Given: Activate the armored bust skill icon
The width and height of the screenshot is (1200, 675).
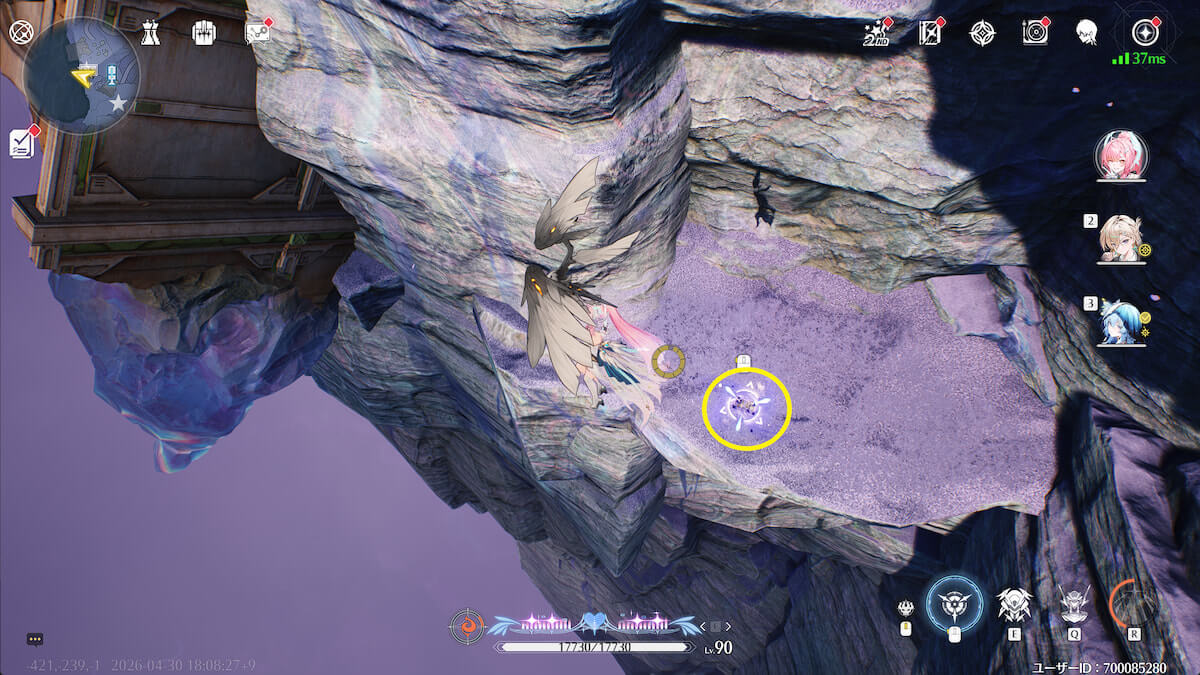Looking at the screenshot, I should point(1074,604).
